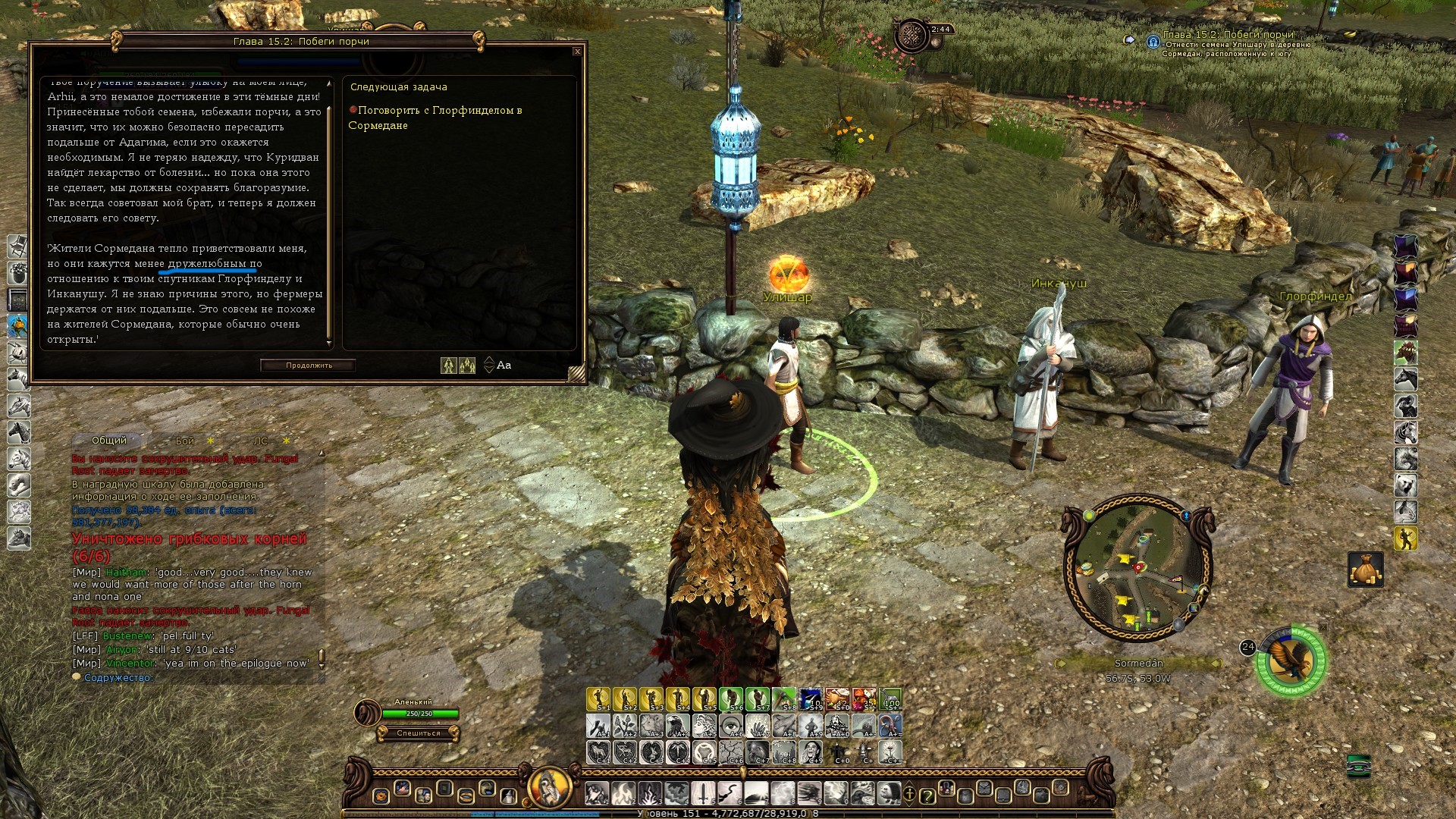Click the Продолжить button in quest dialog
This screenshot has height=819, width=1456.
(309, 366)
